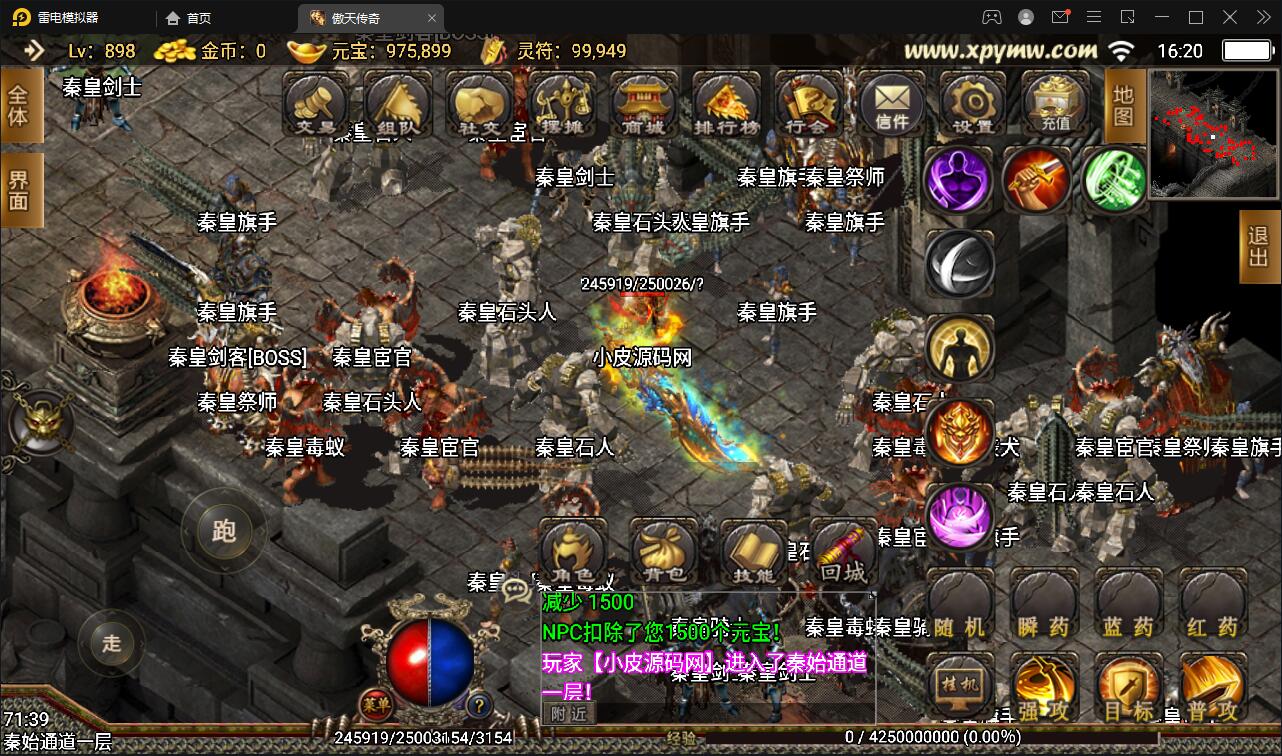Image resolution: width=1282 pixels, height=756 pixels.
Task: Go to the emulator 首页 home tab
Action: [186, 17]
